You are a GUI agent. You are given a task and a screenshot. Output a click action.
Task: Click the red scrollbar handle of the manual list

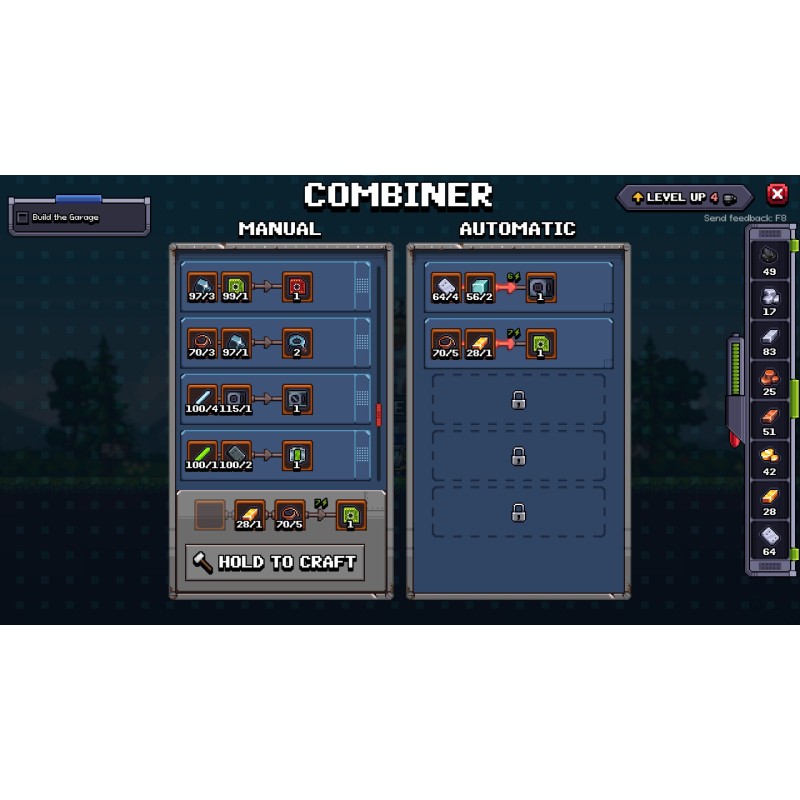point(378,413)
